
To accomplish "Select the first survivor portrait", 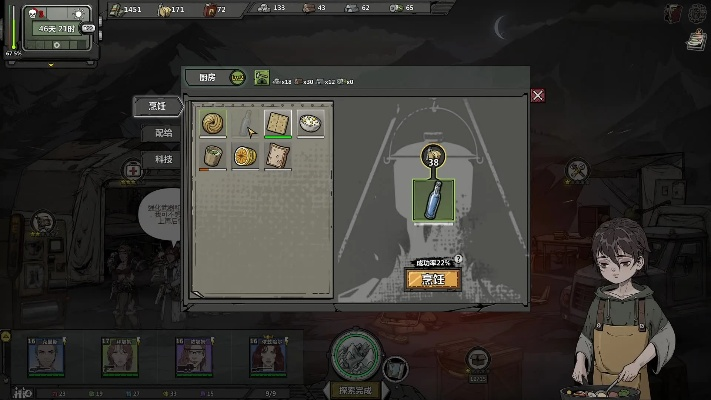I will (44, 356).
